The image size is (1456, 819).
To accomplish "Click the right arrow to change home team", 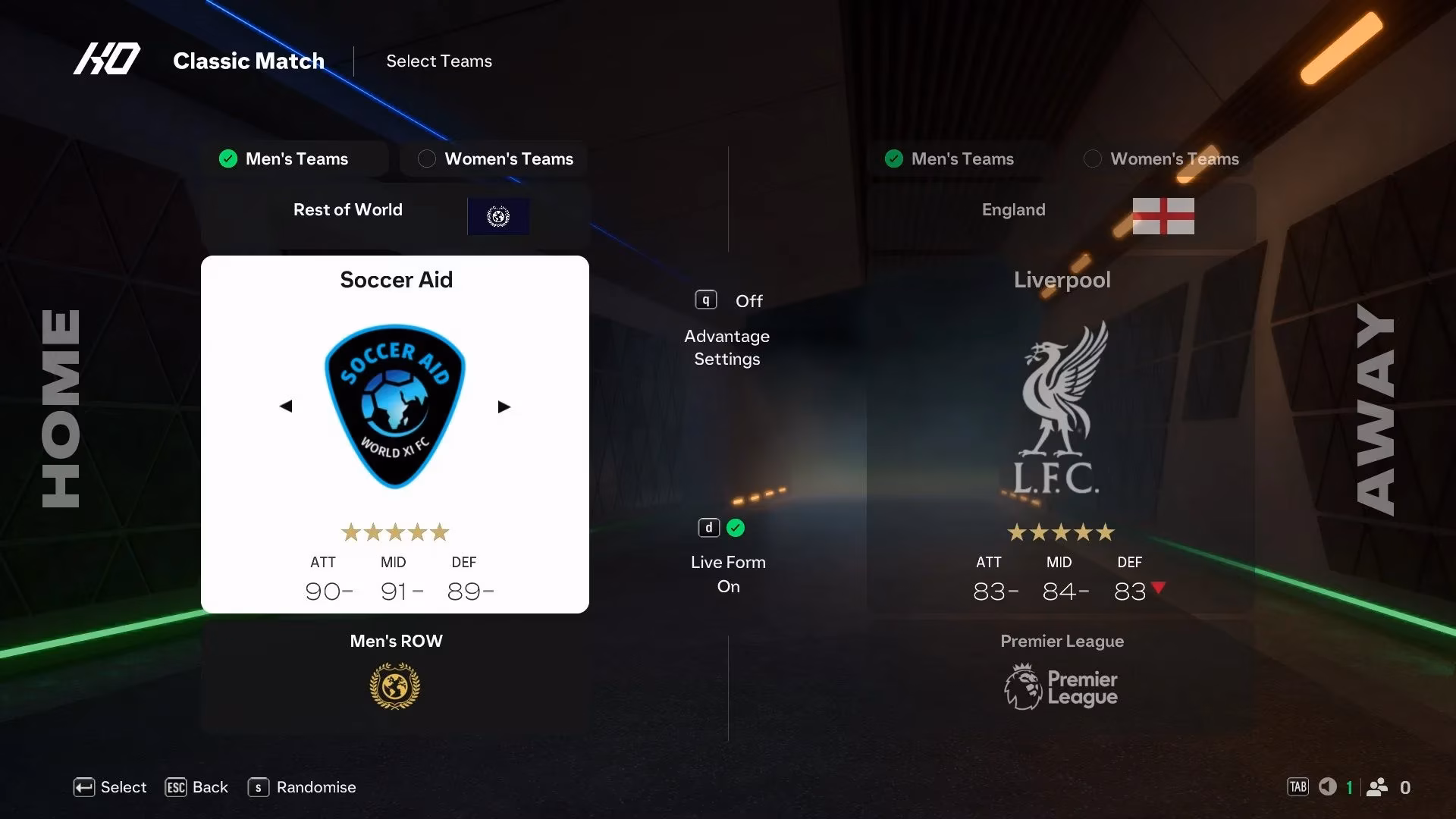I will pyautogui.click(x=504, y=406).
